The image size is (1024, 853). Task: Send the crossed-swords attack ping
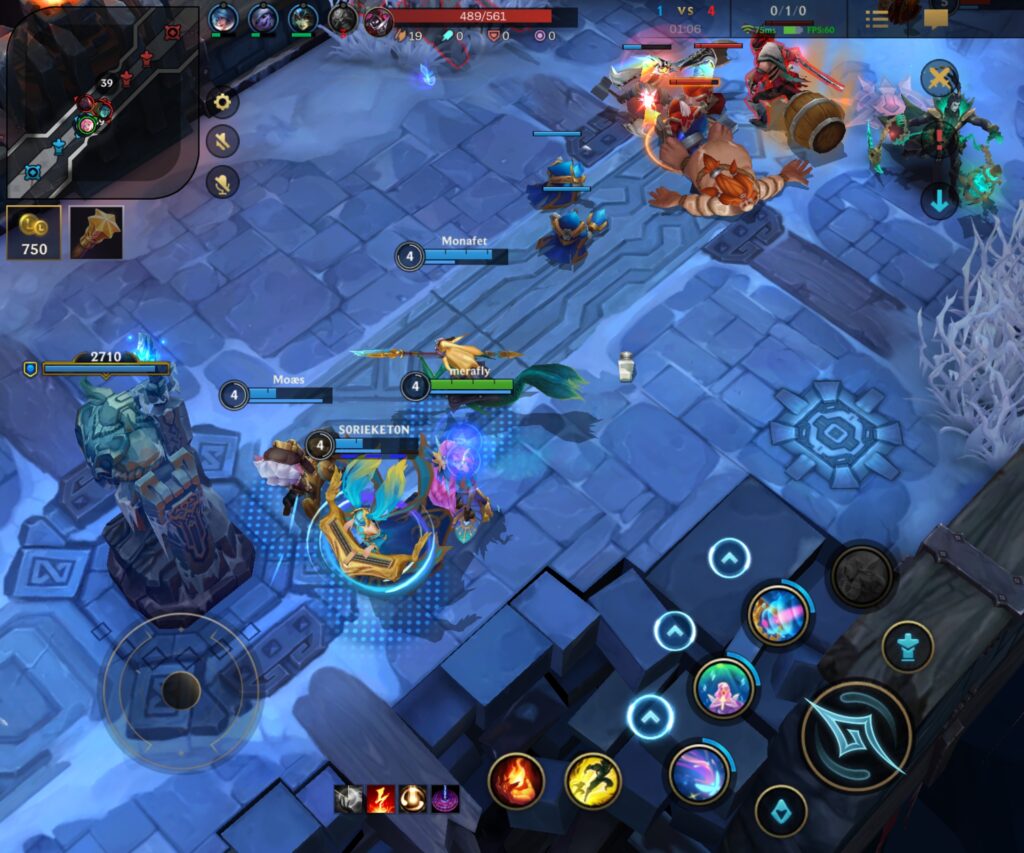(x=939, y=79)
